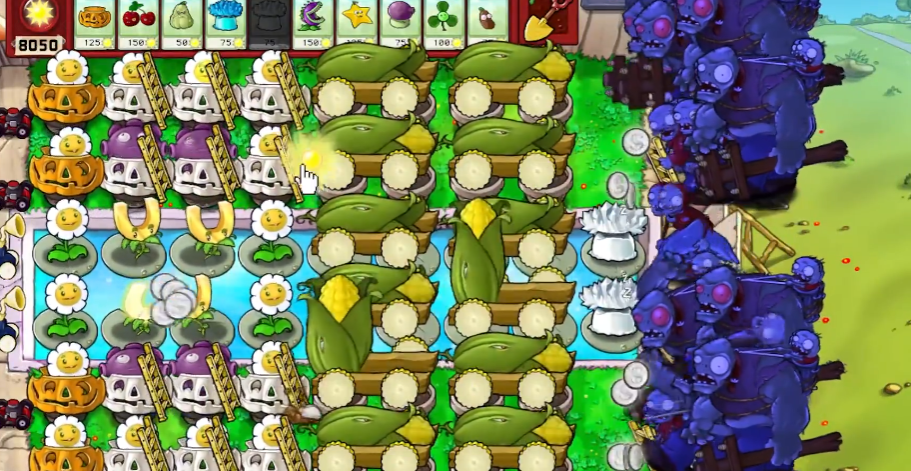Choose the Coffee Bean seed packet

pos(487,22)
